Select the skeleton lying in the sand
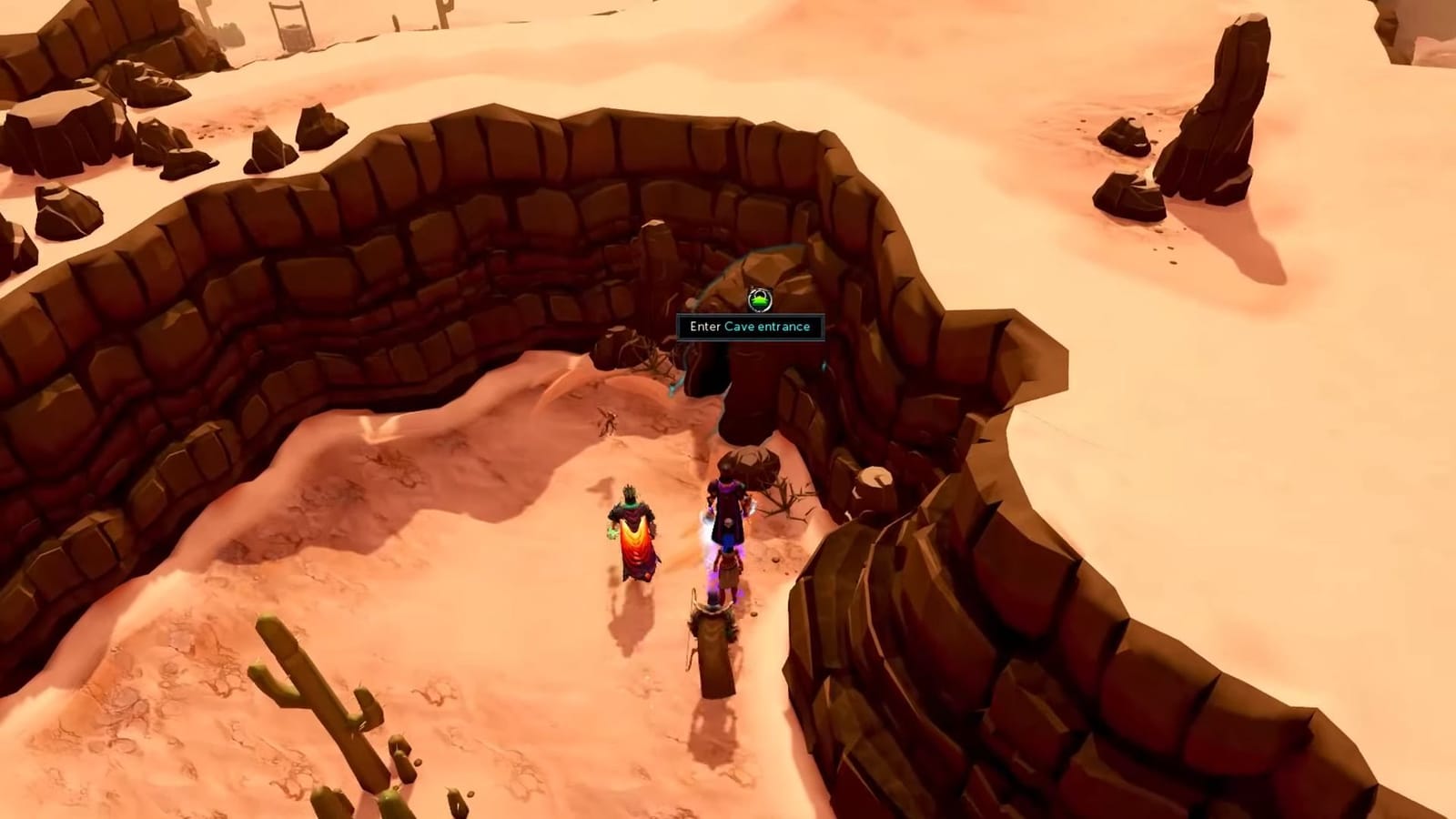Screen dimensions: 1456x819 (x=609, y=422)
